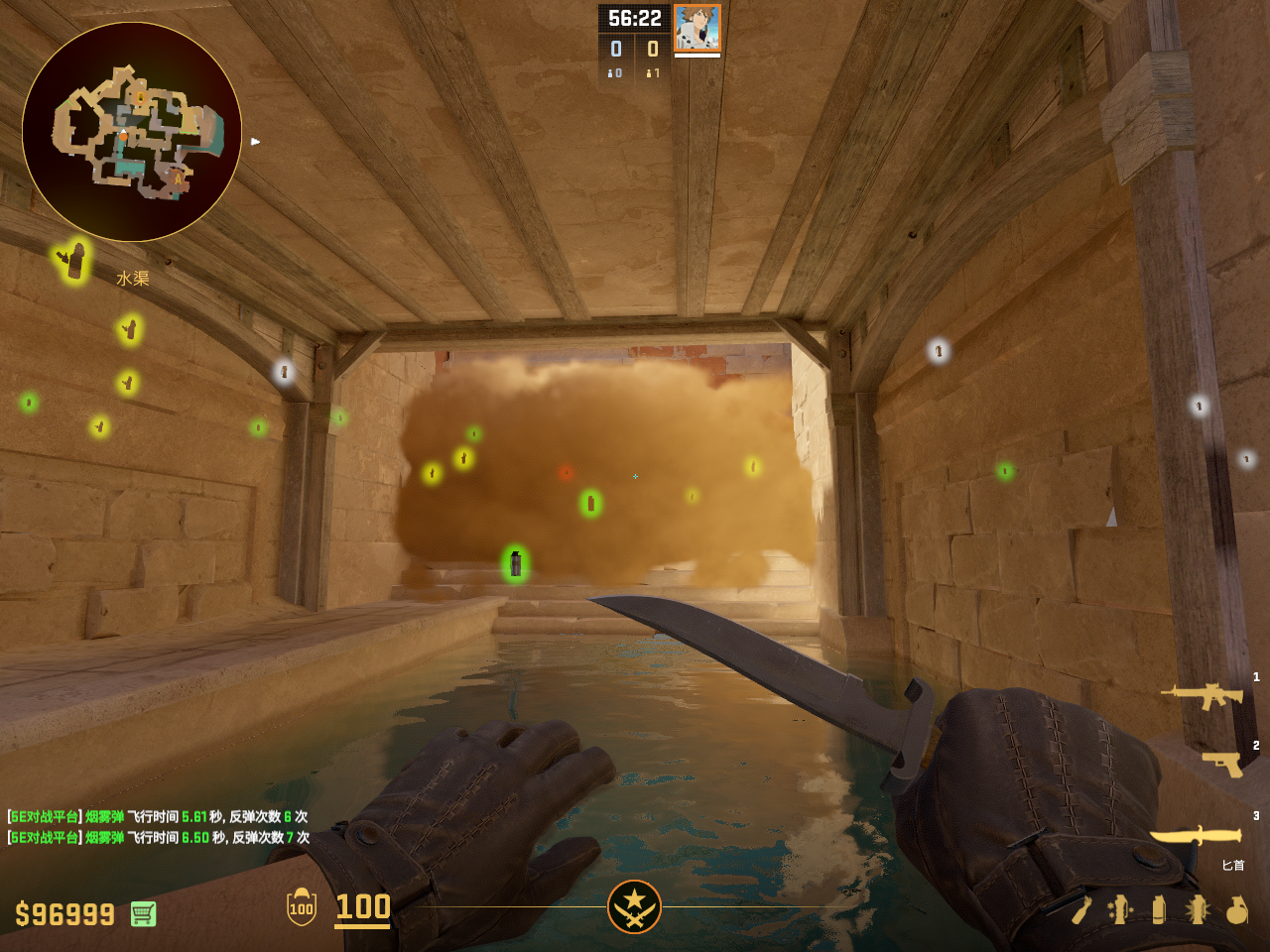Select the smoke grenade icon

pyautogui.click(x=1159, y=909)
